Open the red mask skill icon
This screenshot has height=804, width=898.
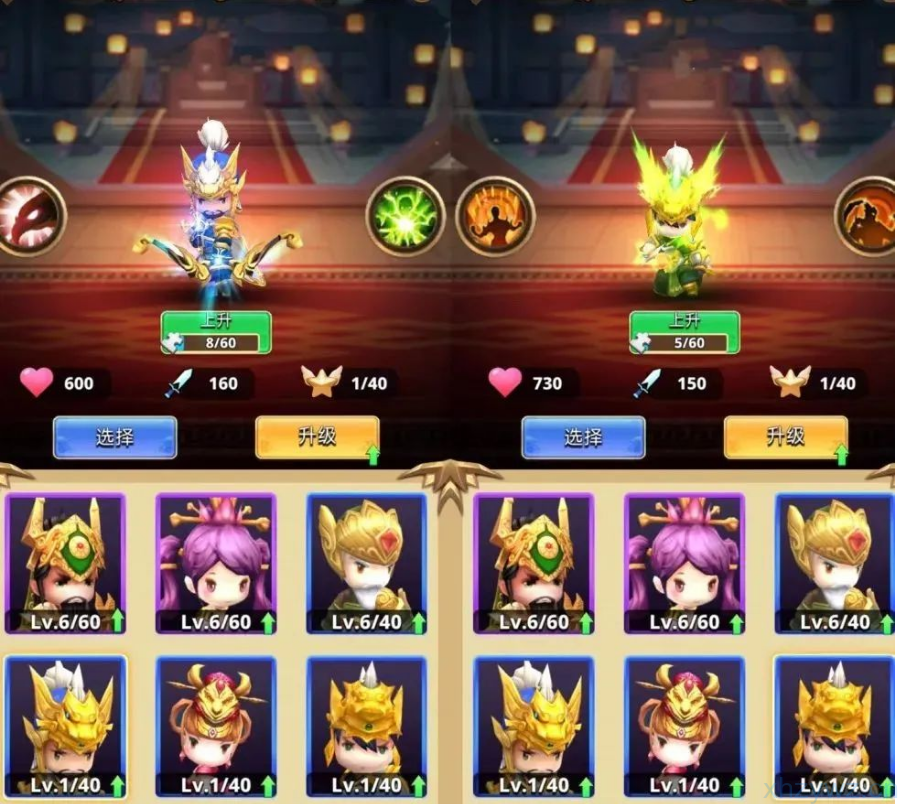tap(28, 216)
